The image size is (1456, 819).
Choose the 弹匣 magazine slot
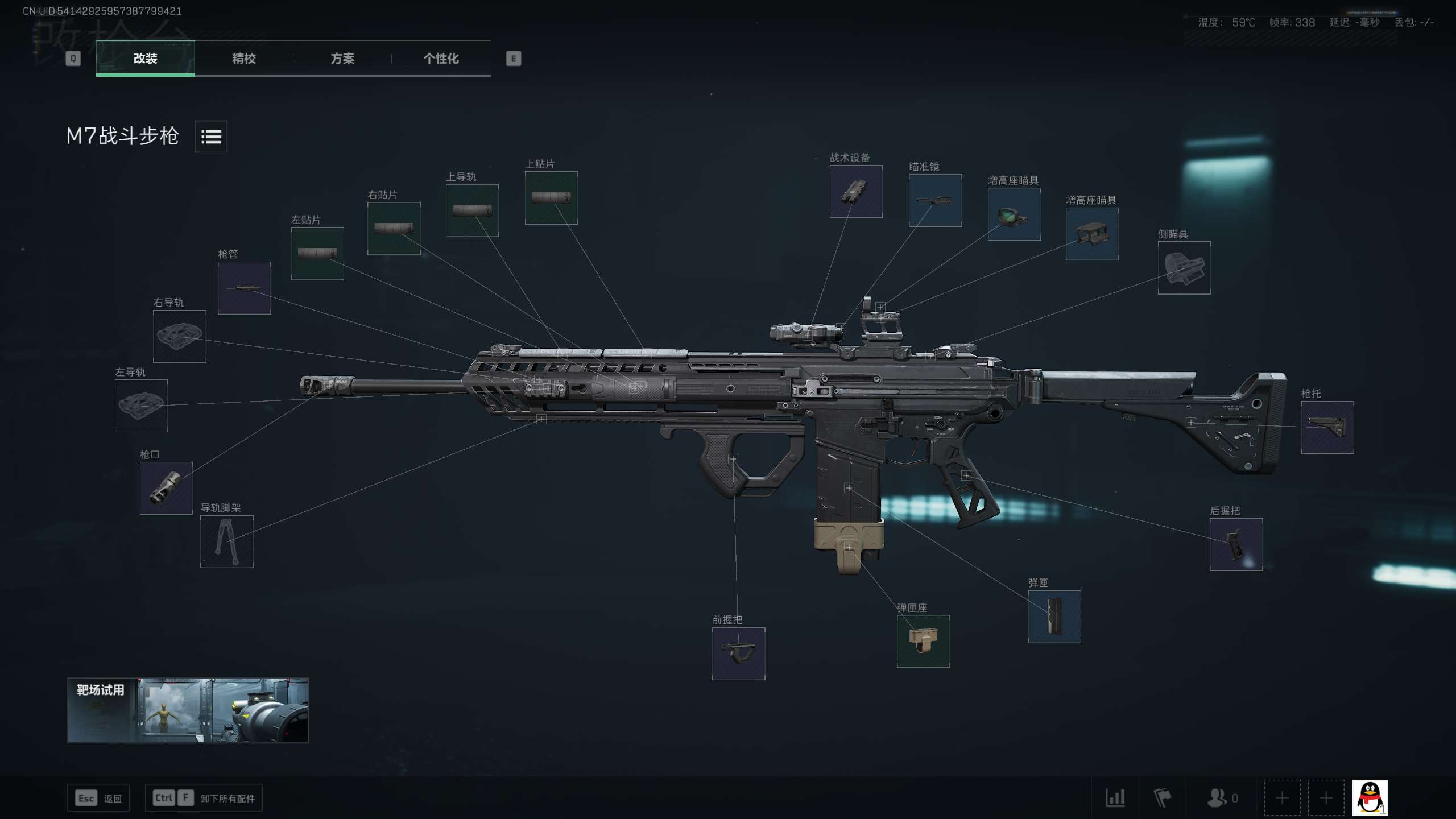pyautogui.click(x=1054, y=617)
